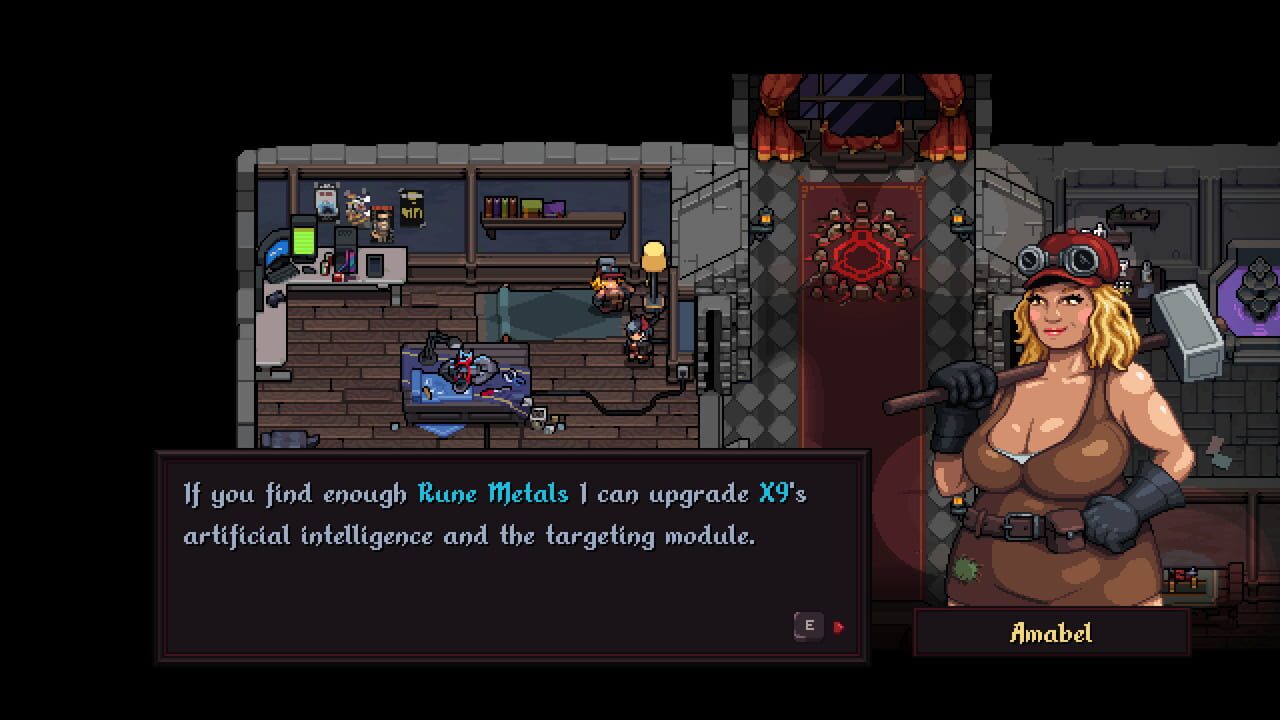Select the player character wearing the cap

pyautogui.click(x=637, y=340)
